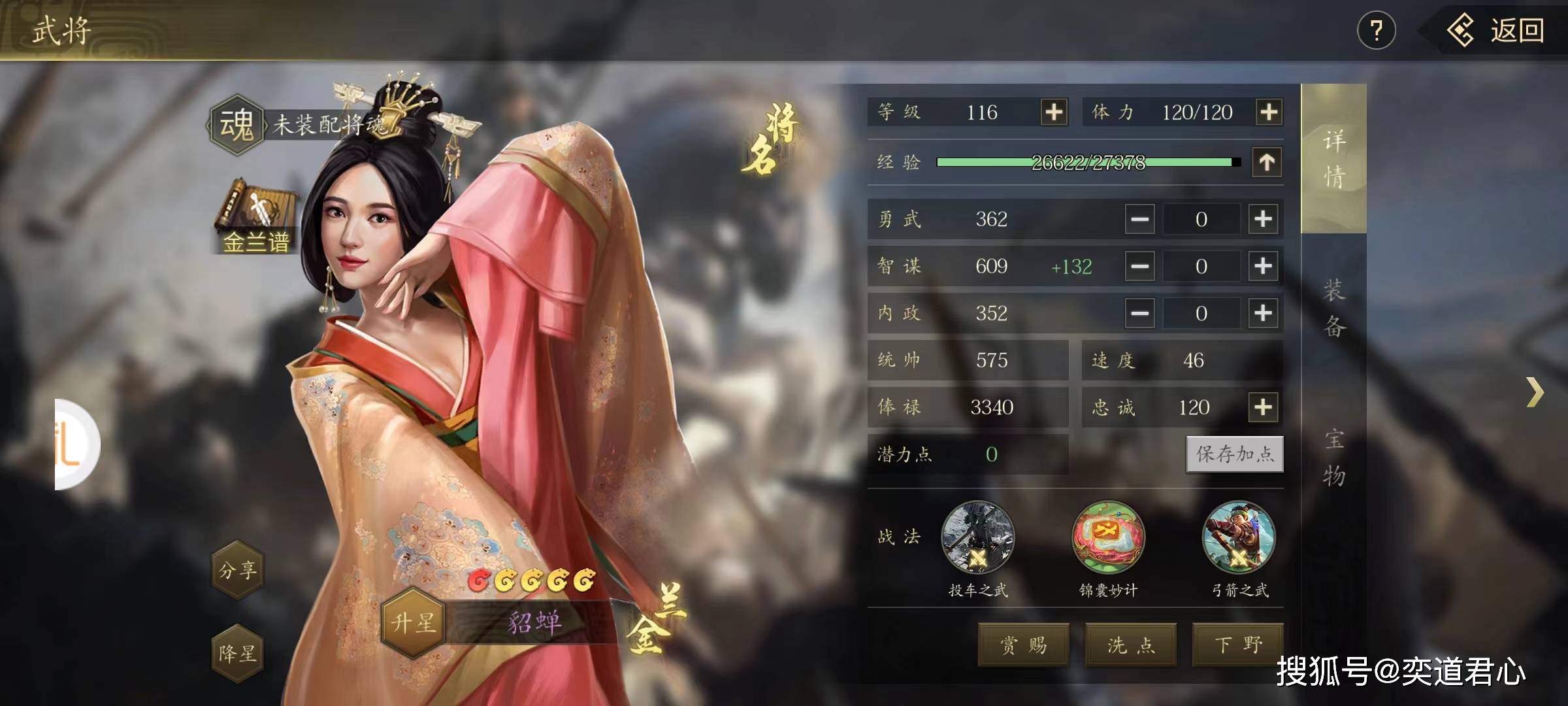Open the 弓箭之武 tactic icon
The width and height of the screenshot is (1568, 706).
click(x=1239, y=538)
